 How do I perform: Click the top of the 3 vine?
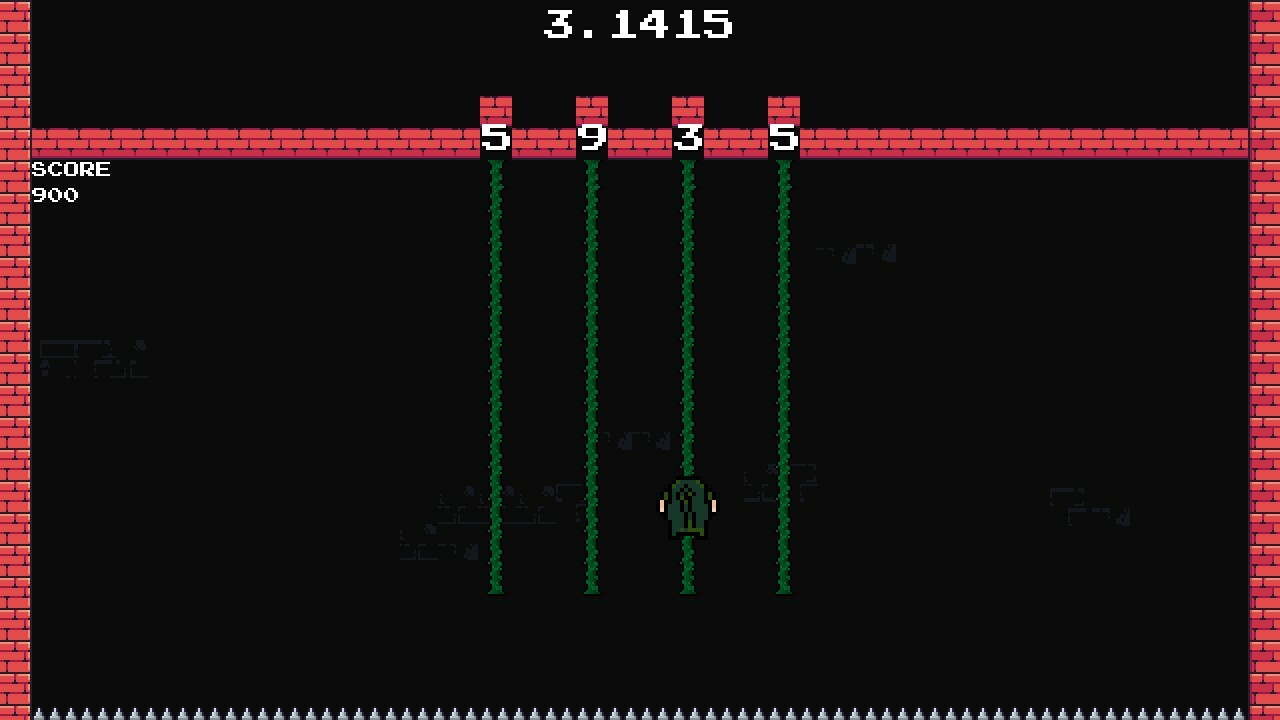[x=686, y=170]
